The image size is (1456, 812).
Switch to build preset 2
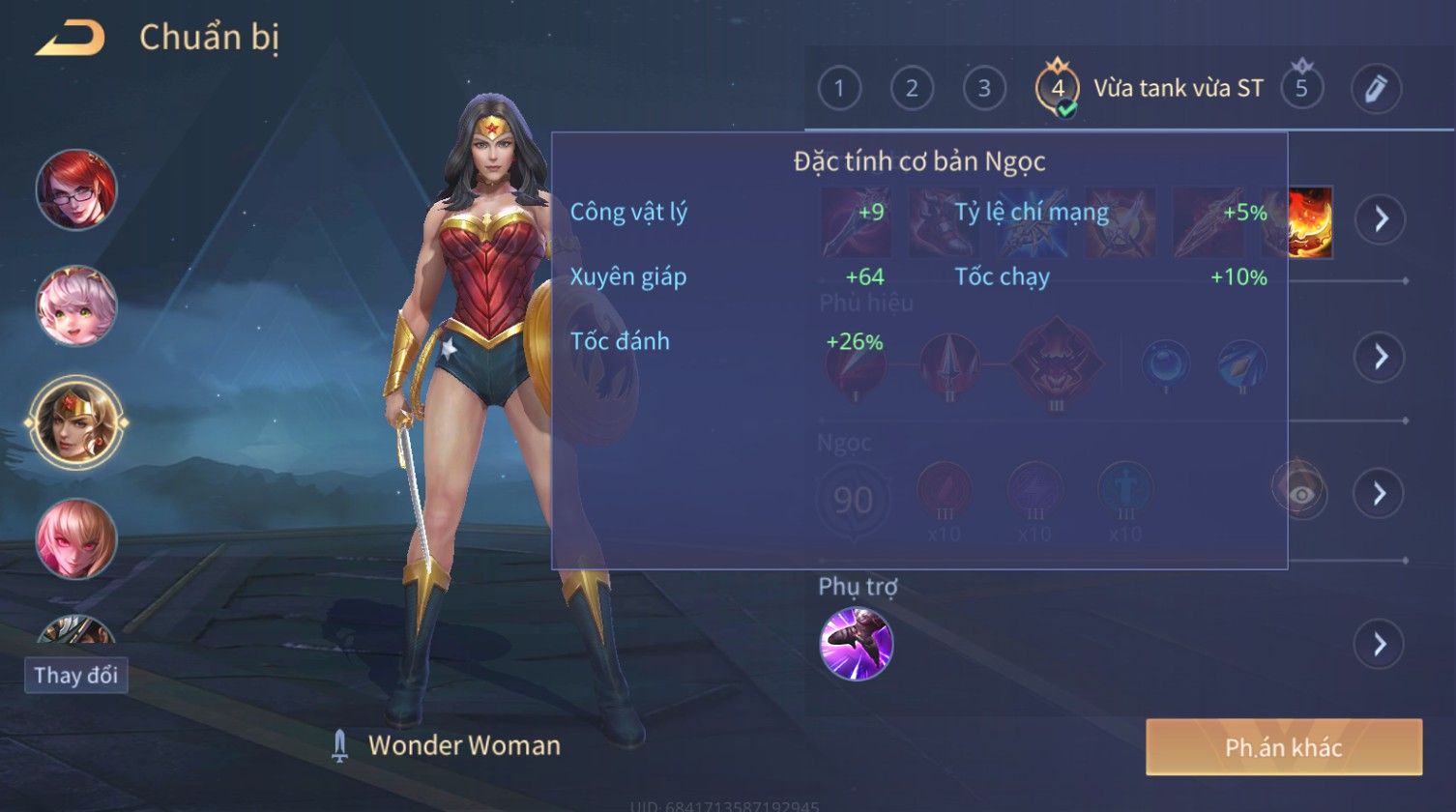click(912, 89)
